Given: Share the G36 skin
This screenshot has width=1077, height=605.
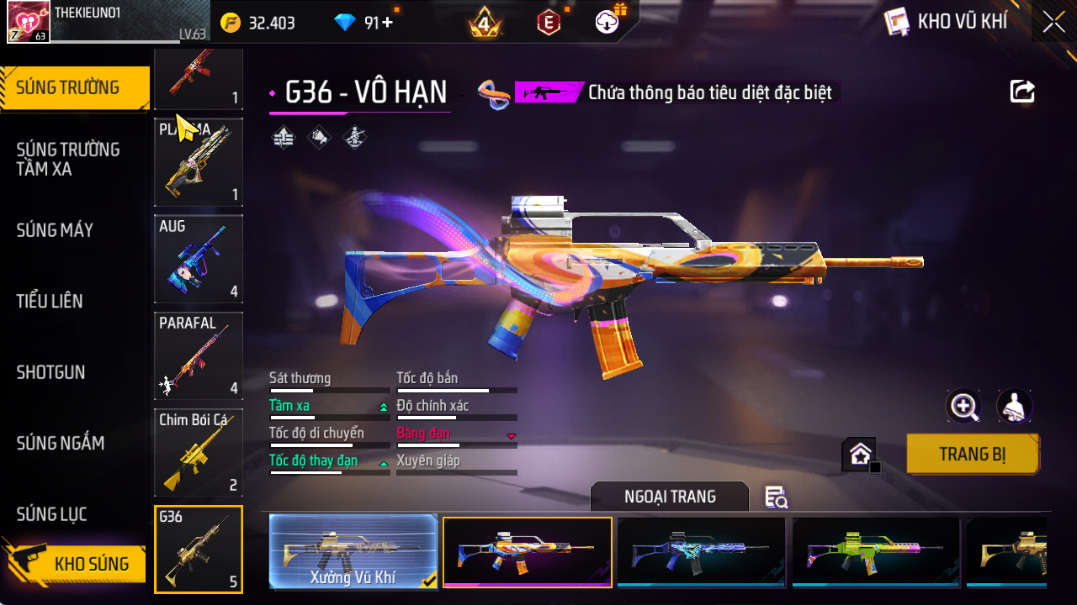Looking at the screenshot, I should pos(1022,92).
